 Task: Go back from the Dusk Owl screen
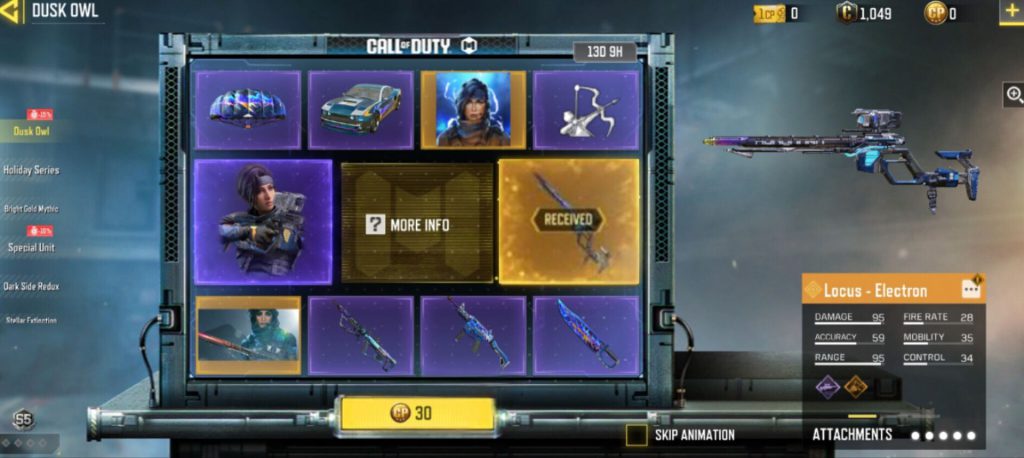click(14, 12)
